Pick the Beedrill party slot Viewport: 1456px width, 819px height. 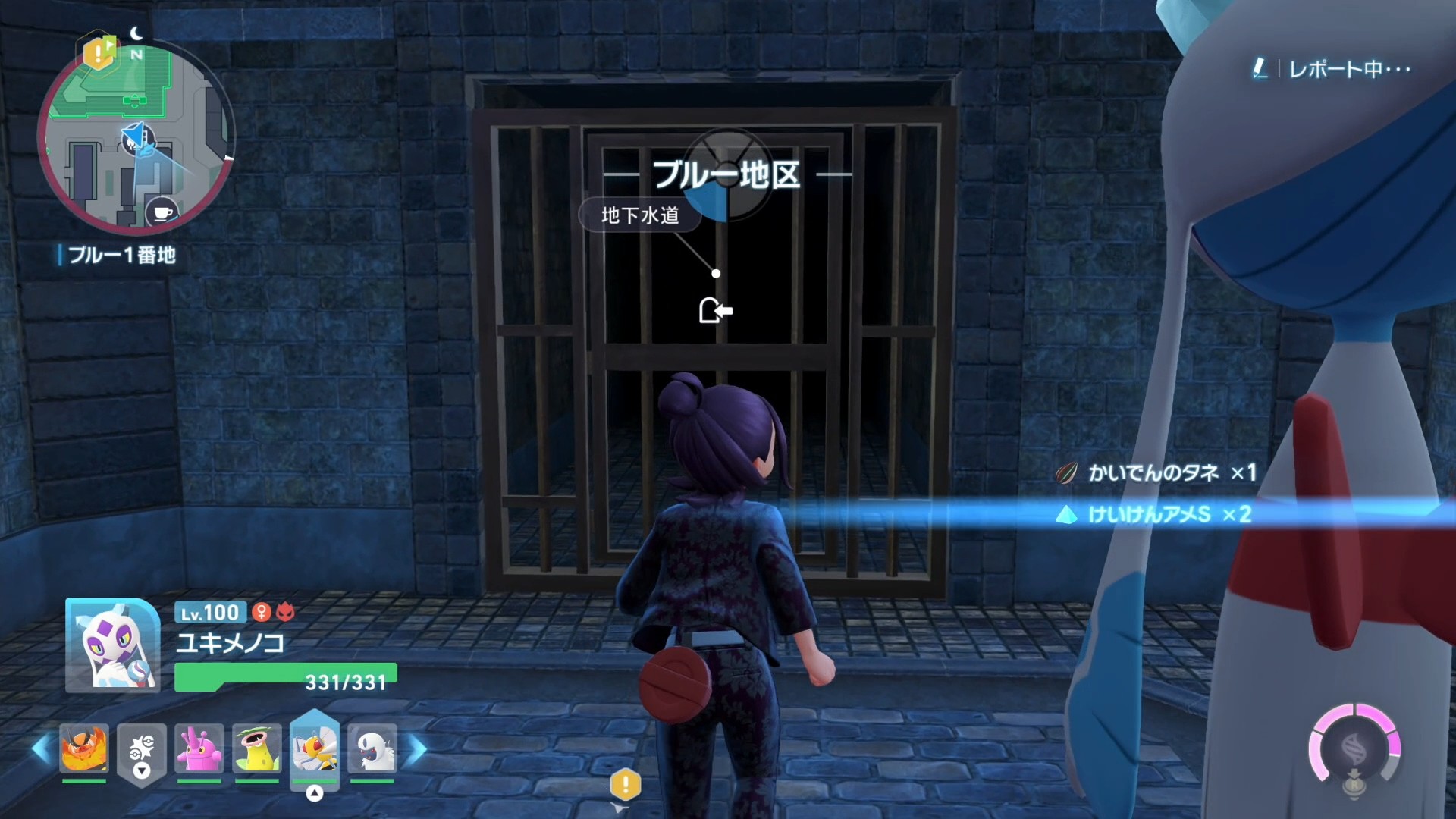pos(315,748)
